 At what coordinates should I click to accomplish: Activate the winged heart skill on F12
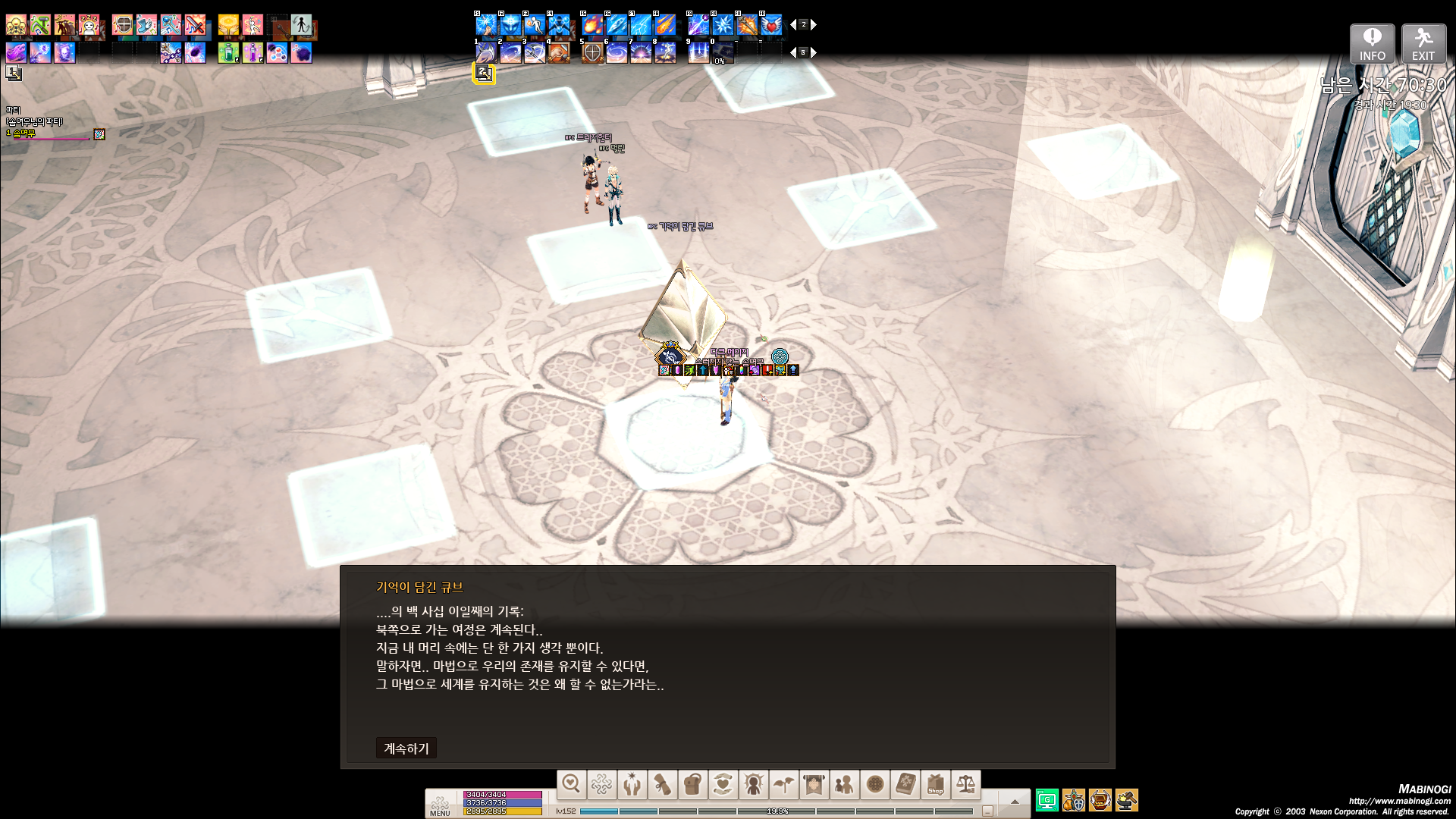pyautogui.click(x=771, y=25)
